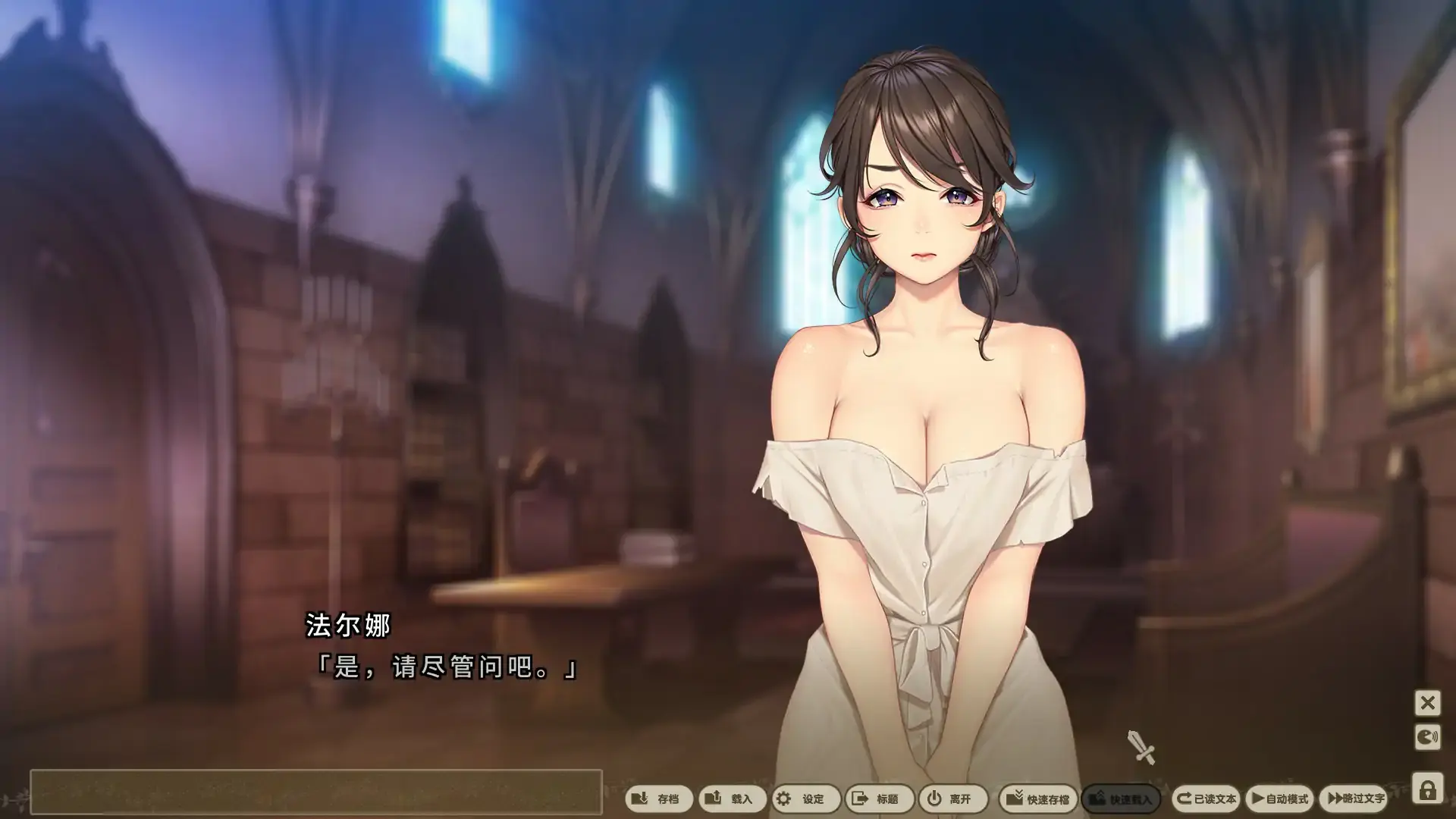Hide the interface with the X button
The height and width of the screenshot is (819, 1456).
pos(1427,703)
